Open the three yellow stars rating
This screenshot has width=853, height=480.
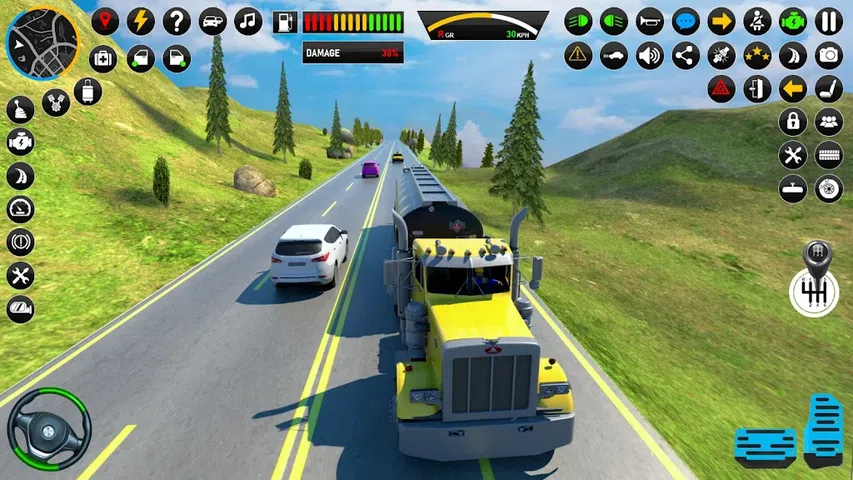[x=757, y=55]
